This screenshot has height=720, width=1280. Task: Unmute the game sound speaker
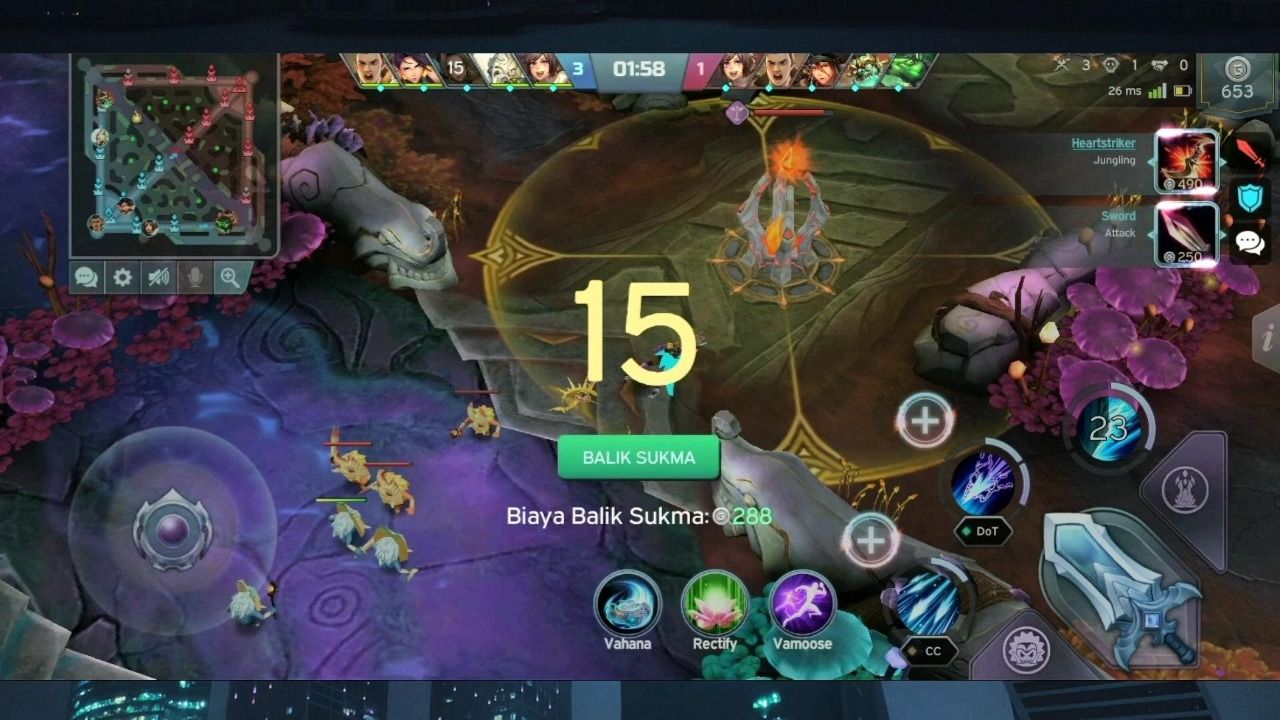[158, 278]
